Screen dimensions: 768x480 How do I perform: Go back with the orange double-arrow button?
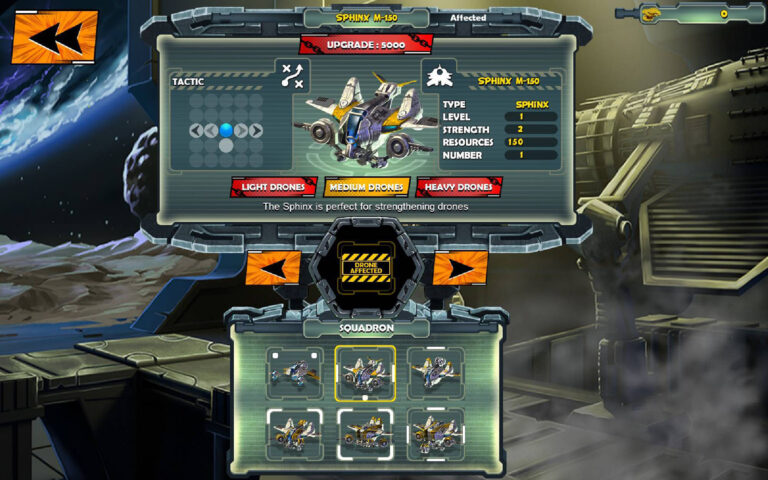54,37
